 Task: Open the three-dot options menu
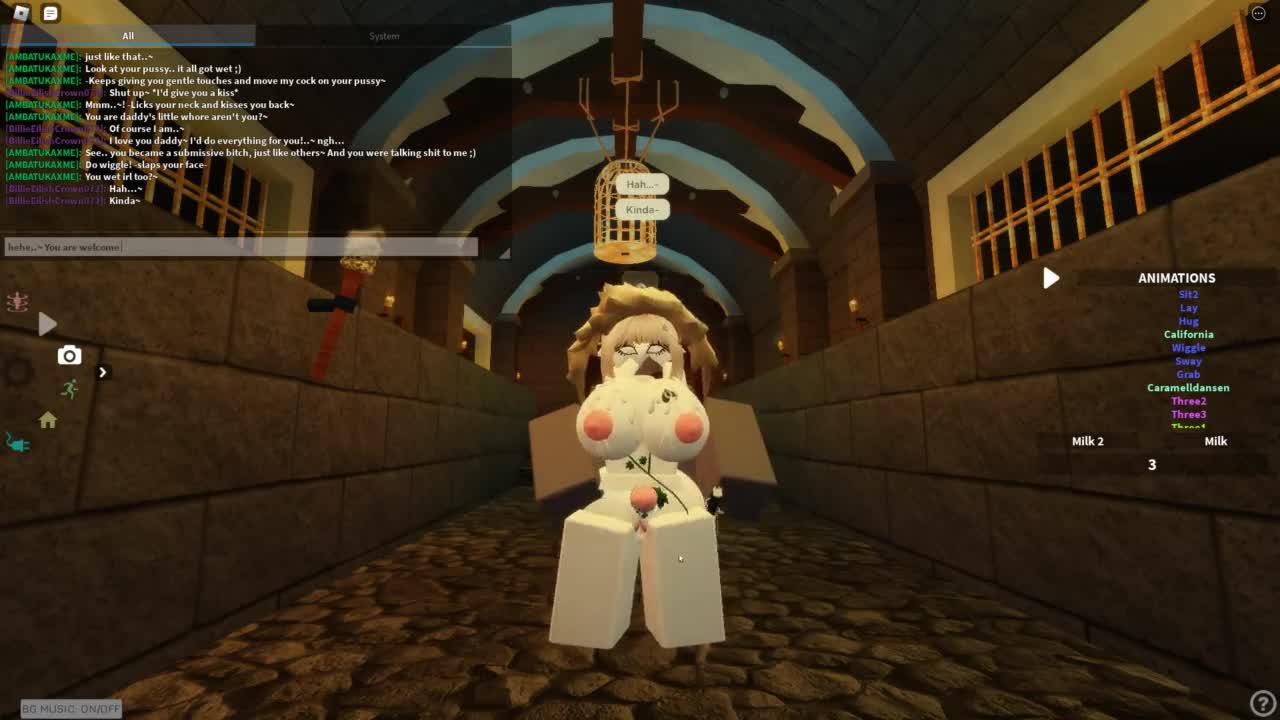1258,13
